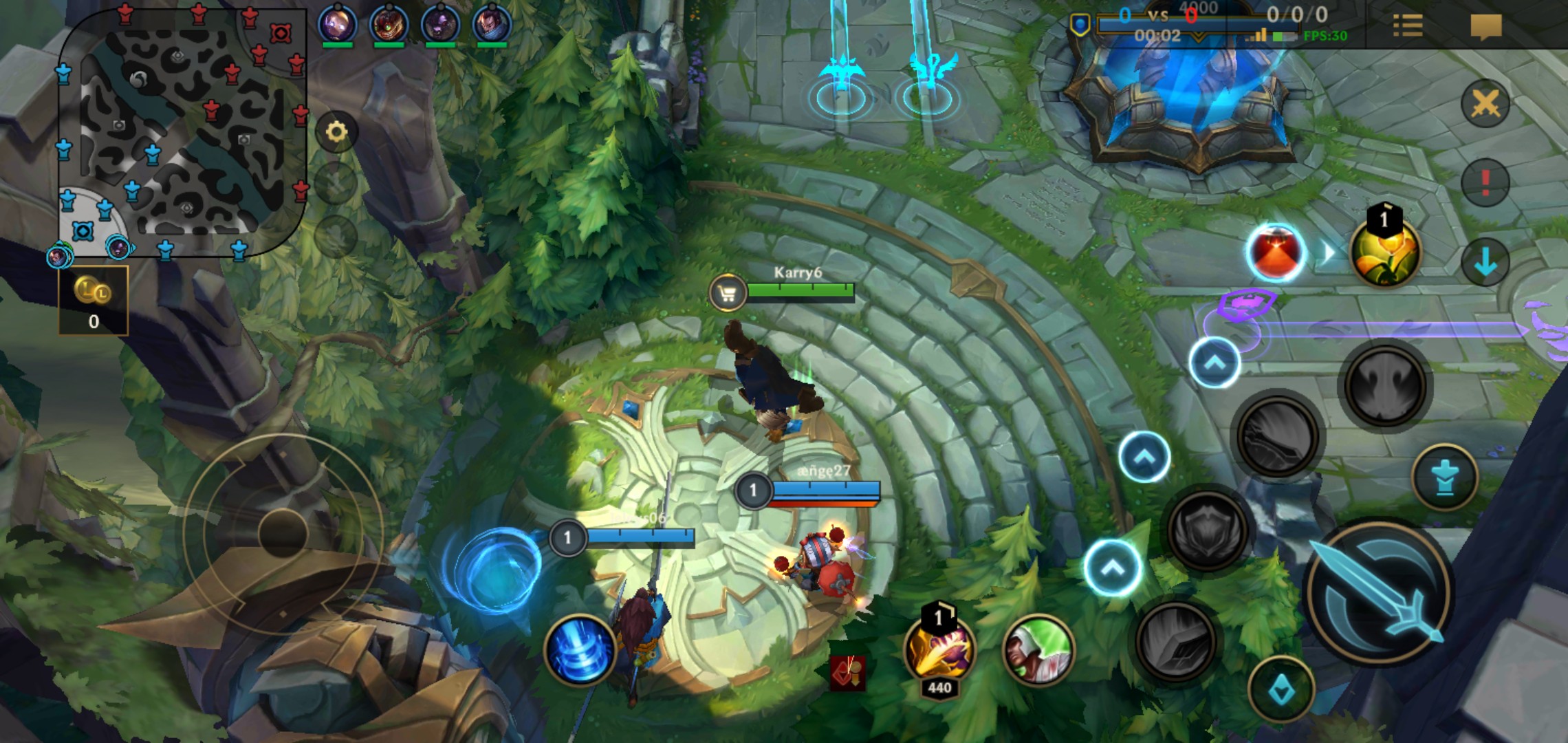Tap the sword basic attack button
The image size is (1568, 743).
[1380, 592]
